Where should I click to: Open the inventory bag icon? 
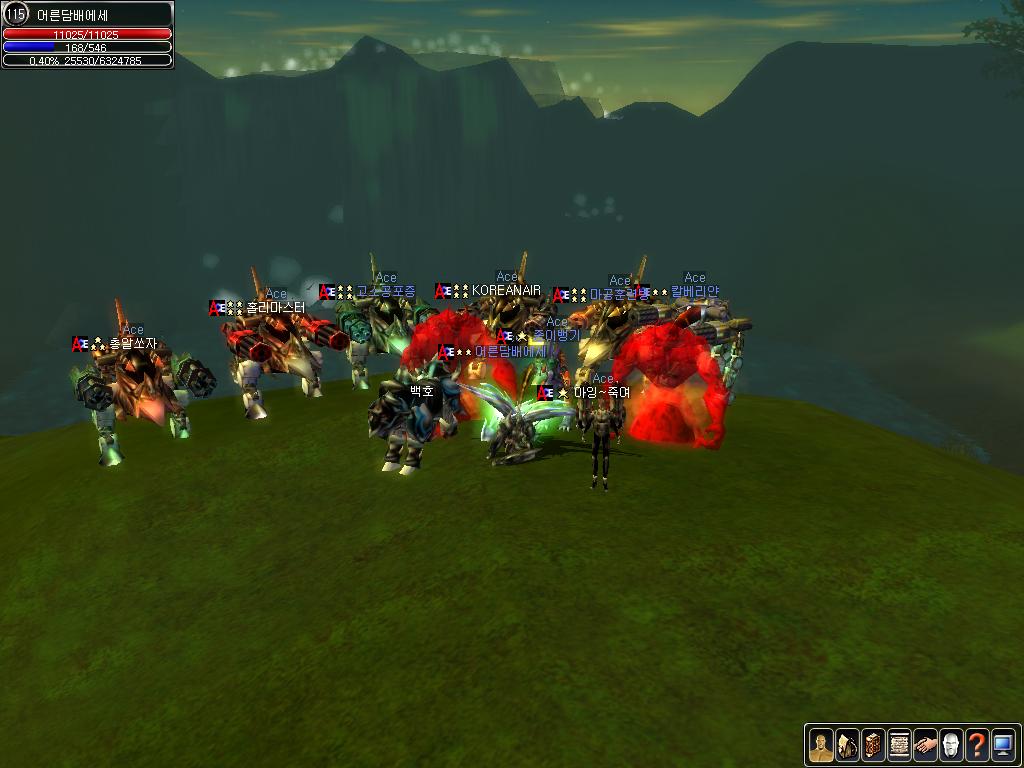point(847,745)
